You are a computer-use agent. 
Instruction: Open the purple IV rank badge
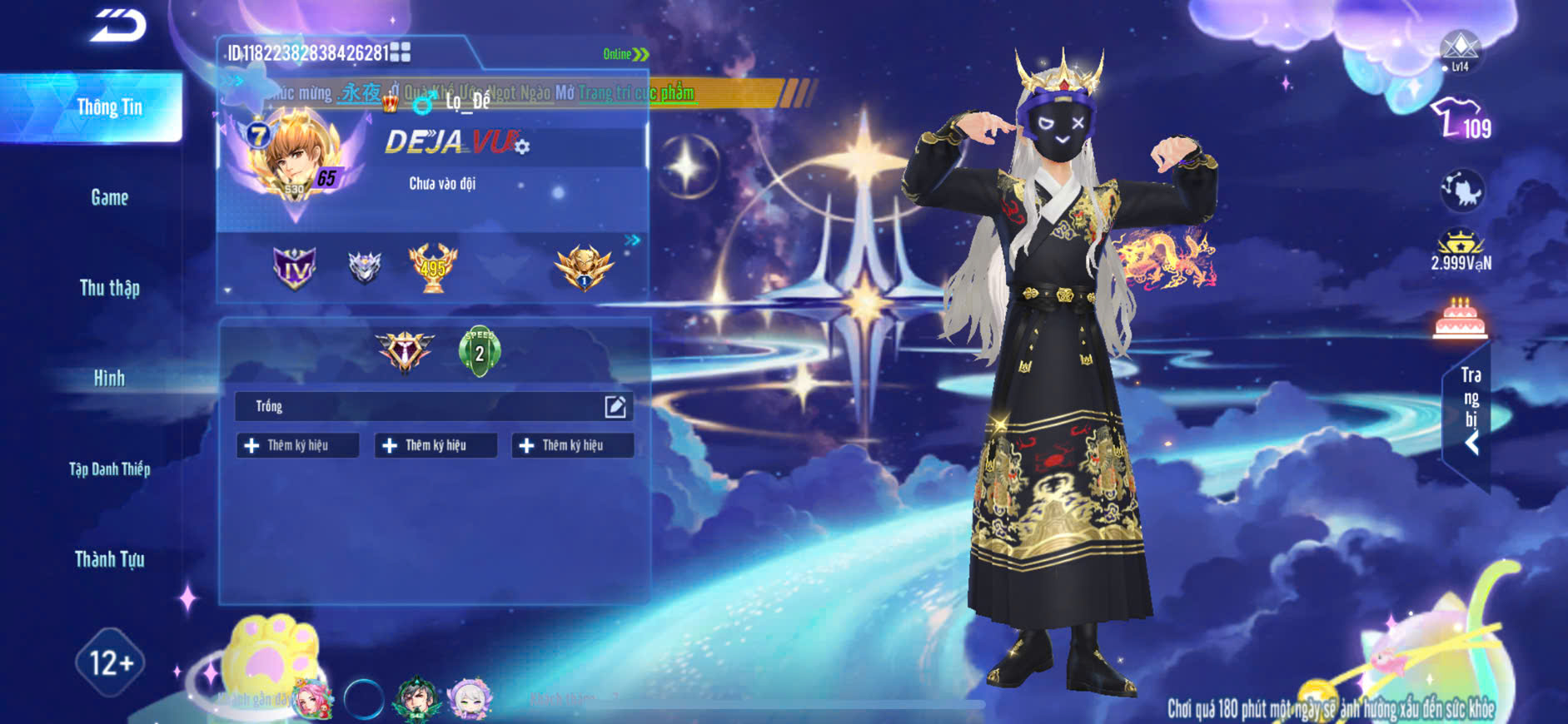295,268
